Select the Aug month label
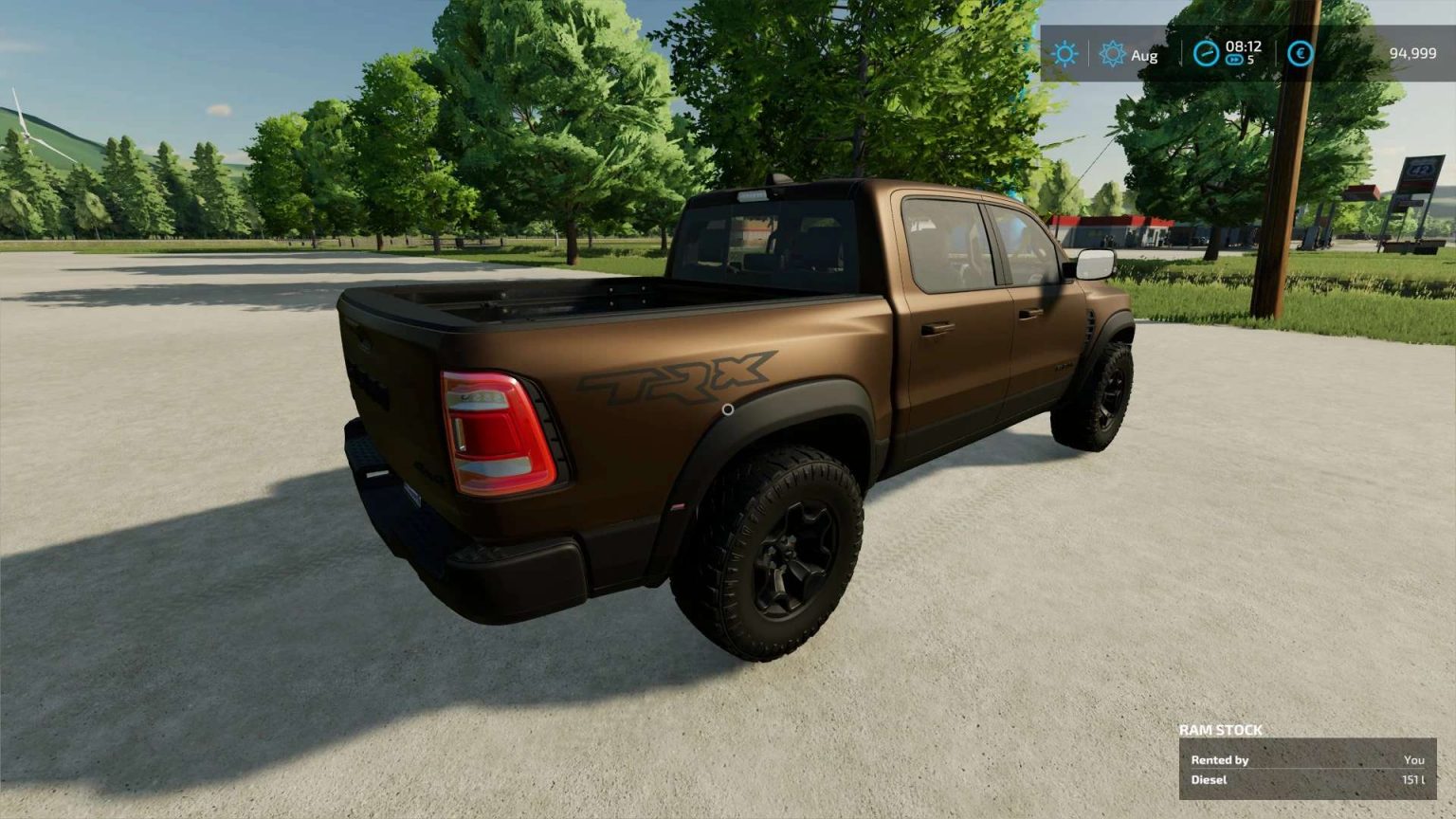Image resolution: width=1456 pixels, height=819 pixels. (1144, 55)
